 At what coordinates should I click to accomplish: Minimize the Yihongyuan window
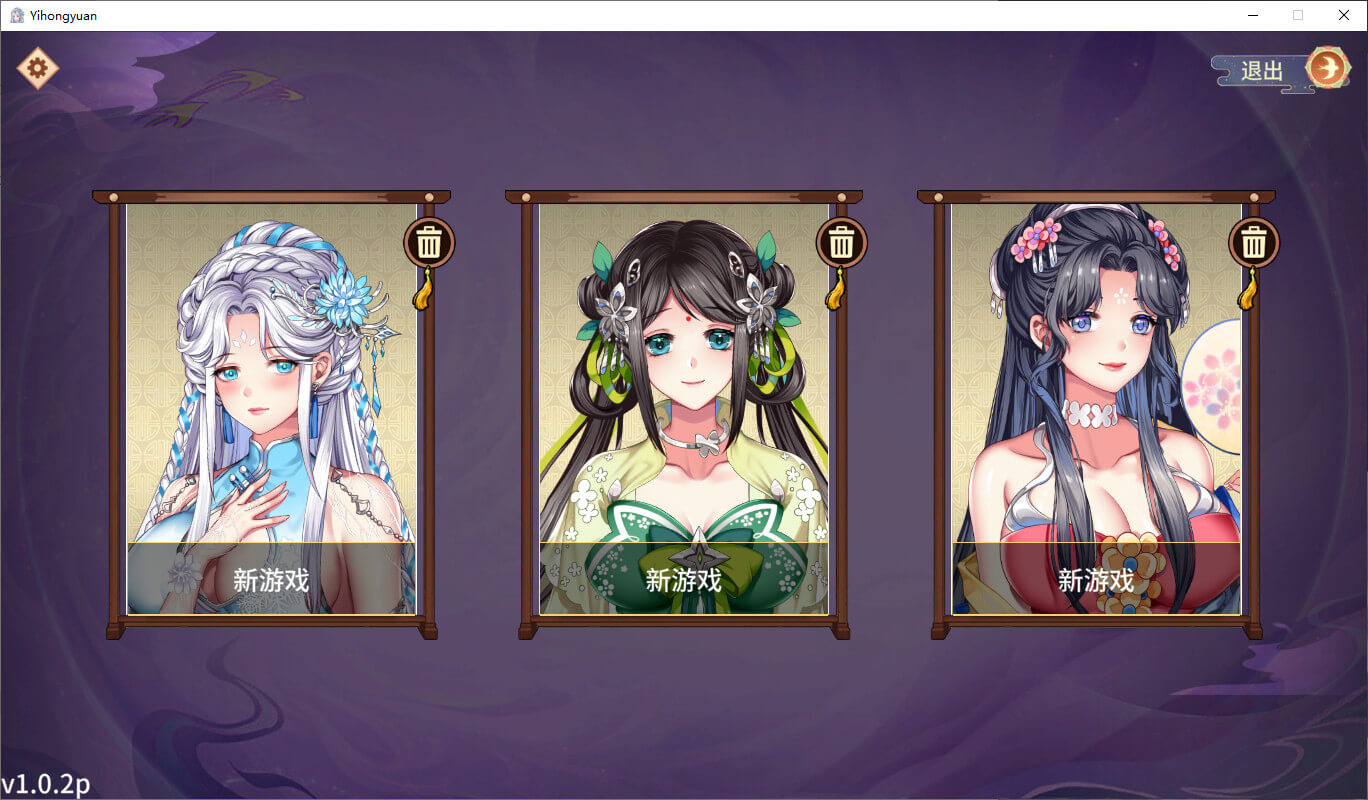tap(1252, 15)
